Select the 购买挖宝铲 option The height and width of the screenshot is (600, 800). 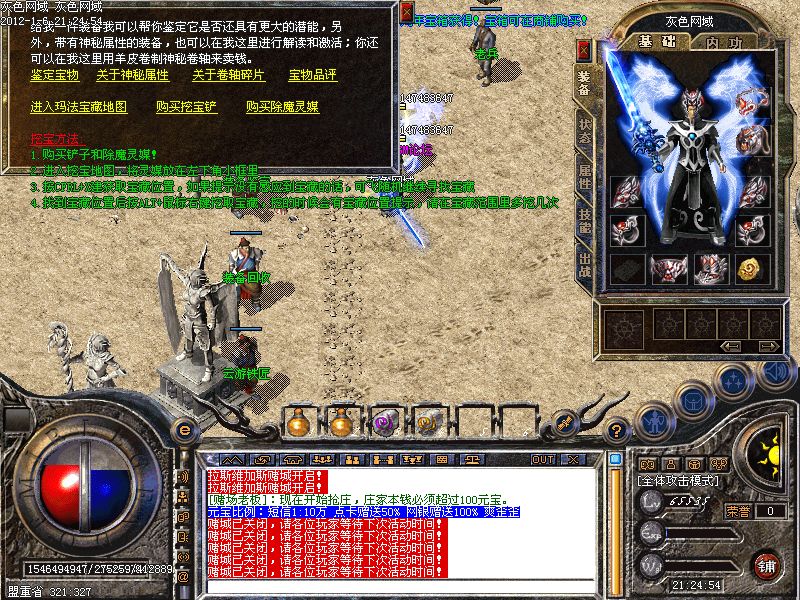188,106
